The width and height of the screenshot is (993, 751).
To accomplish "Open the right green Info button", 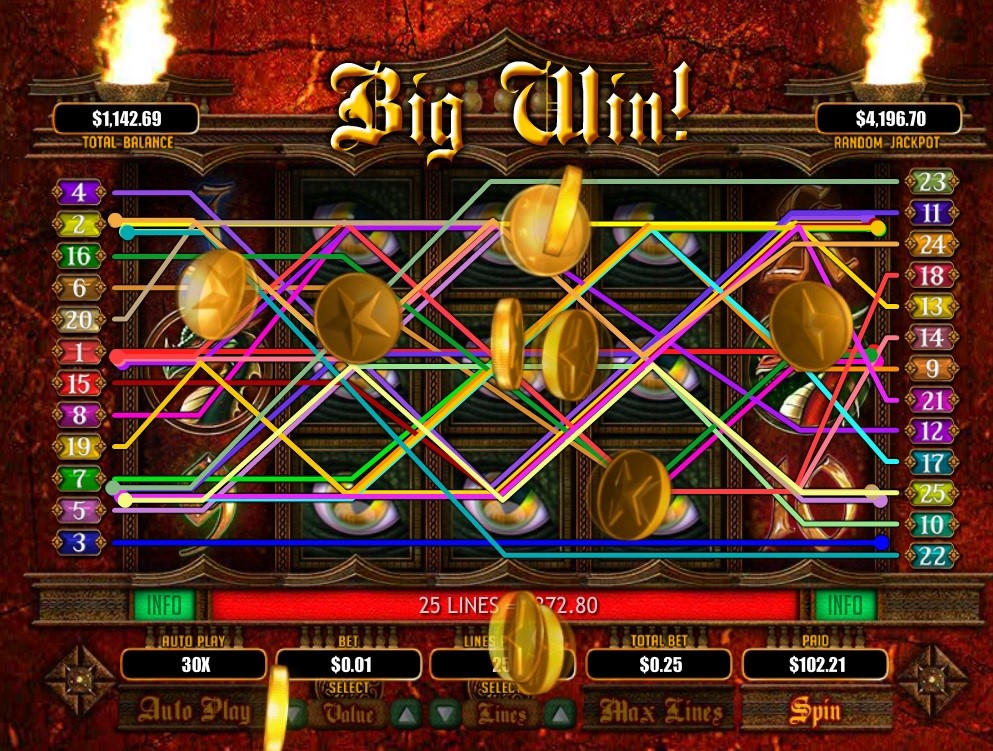I will tap(845, 605).
